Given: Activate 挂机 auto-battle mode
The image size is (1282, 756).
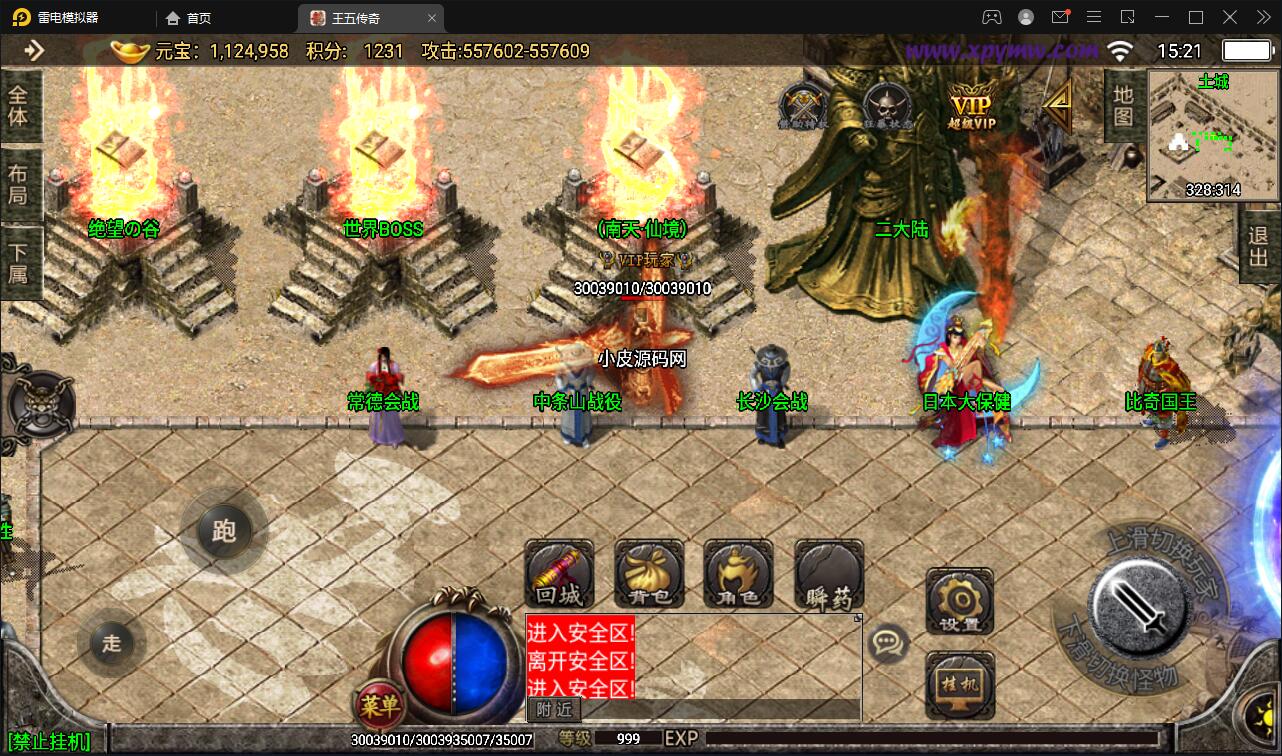Looking at the screenshot, I should [x=960, y=685].
